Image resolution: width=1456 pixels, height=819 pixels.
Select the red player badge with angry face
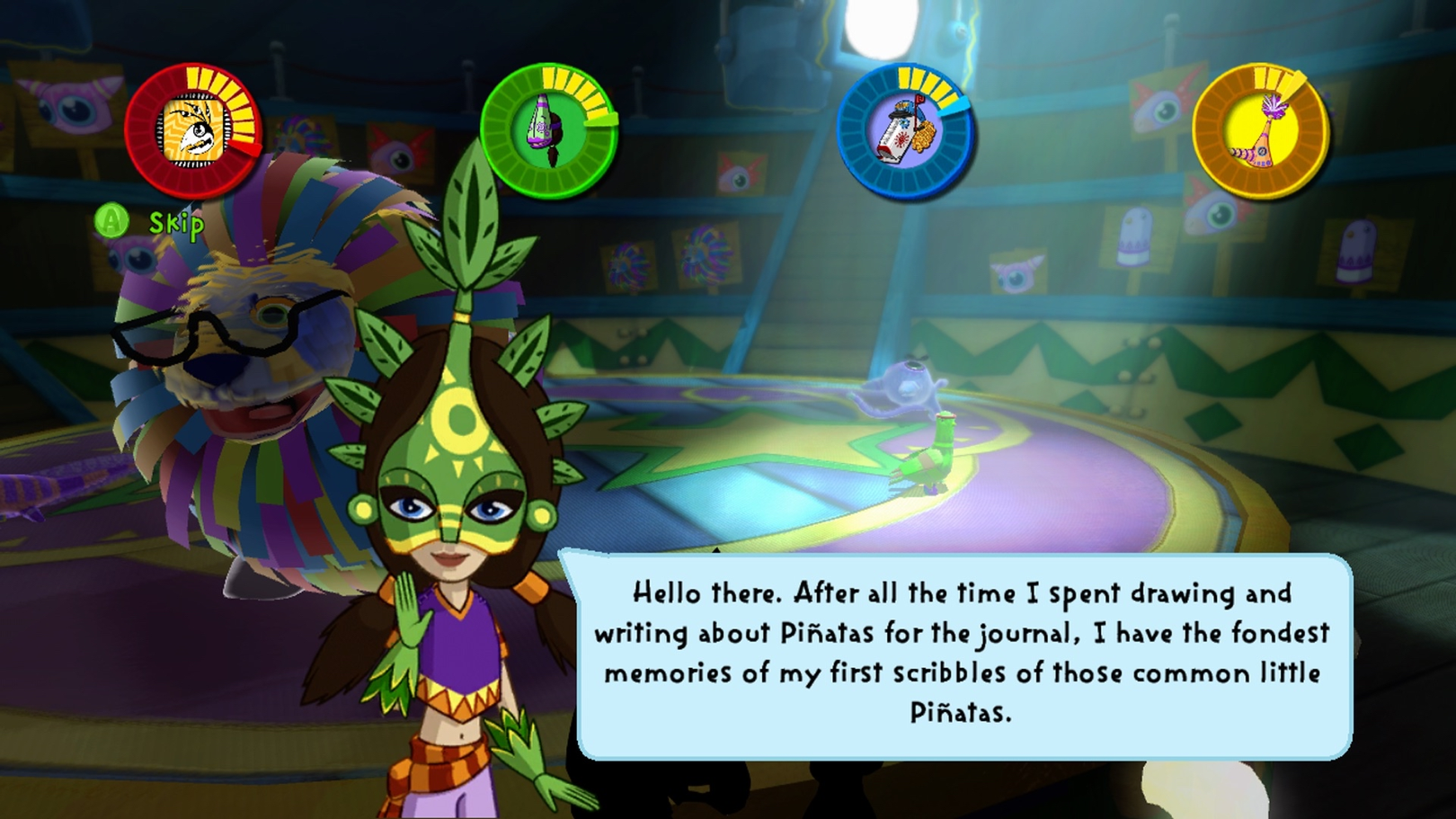click(x=192, y=131)
